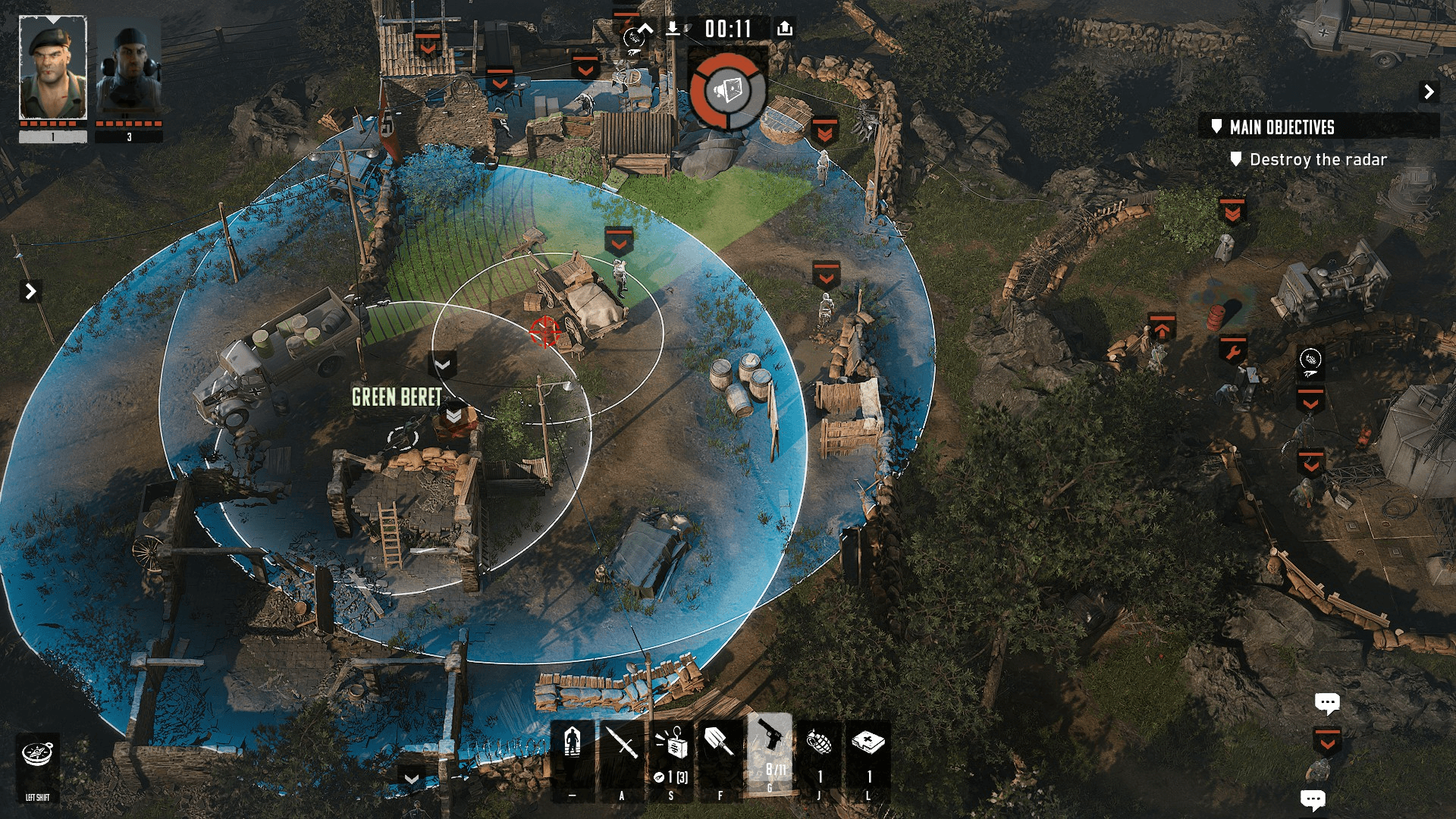
Task: Click the quick save download-arrow button
Action: pyautogui.click(x=673, y=29)
